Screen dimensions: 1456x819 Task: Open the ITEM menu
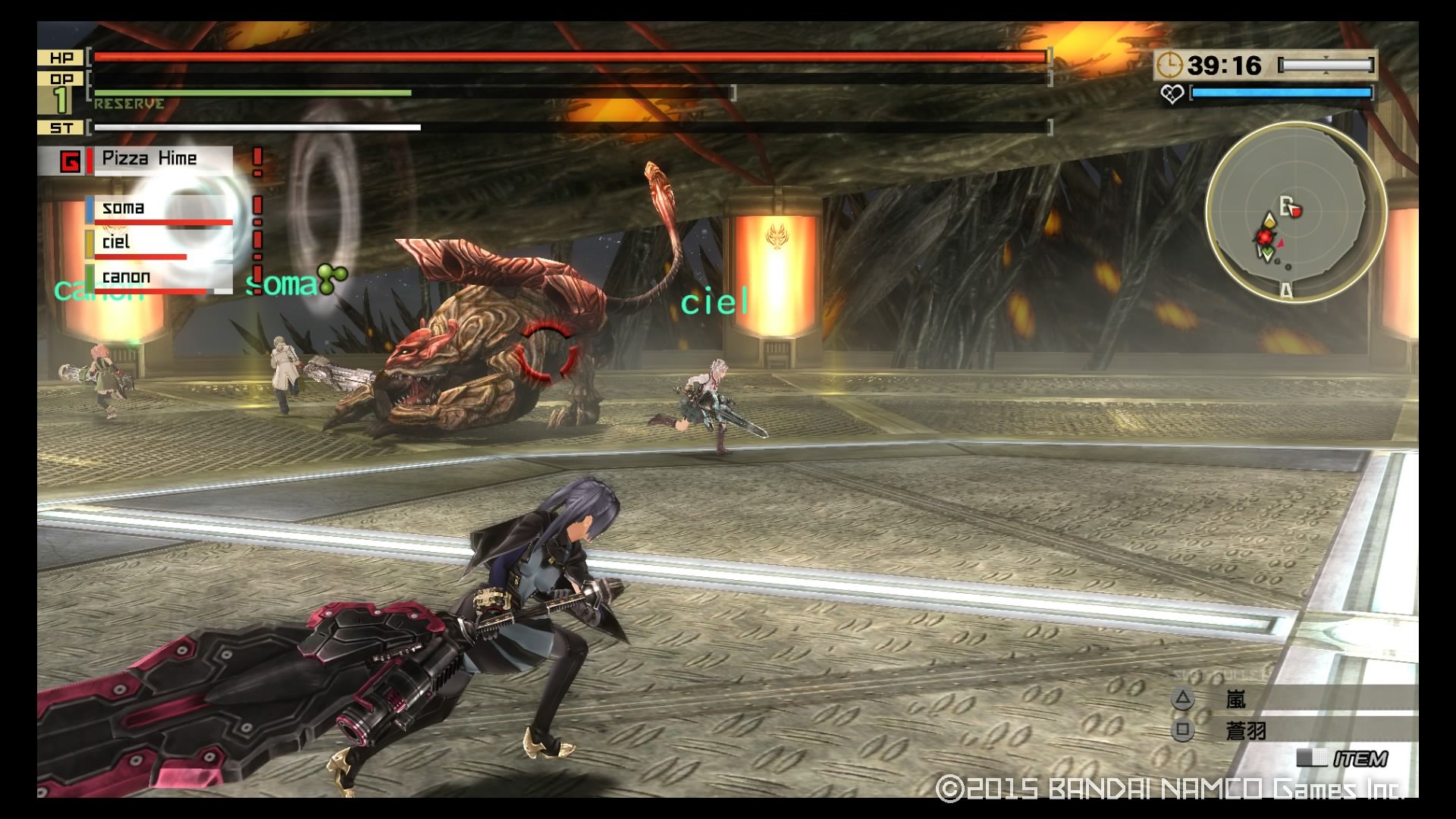point(1360,758)
